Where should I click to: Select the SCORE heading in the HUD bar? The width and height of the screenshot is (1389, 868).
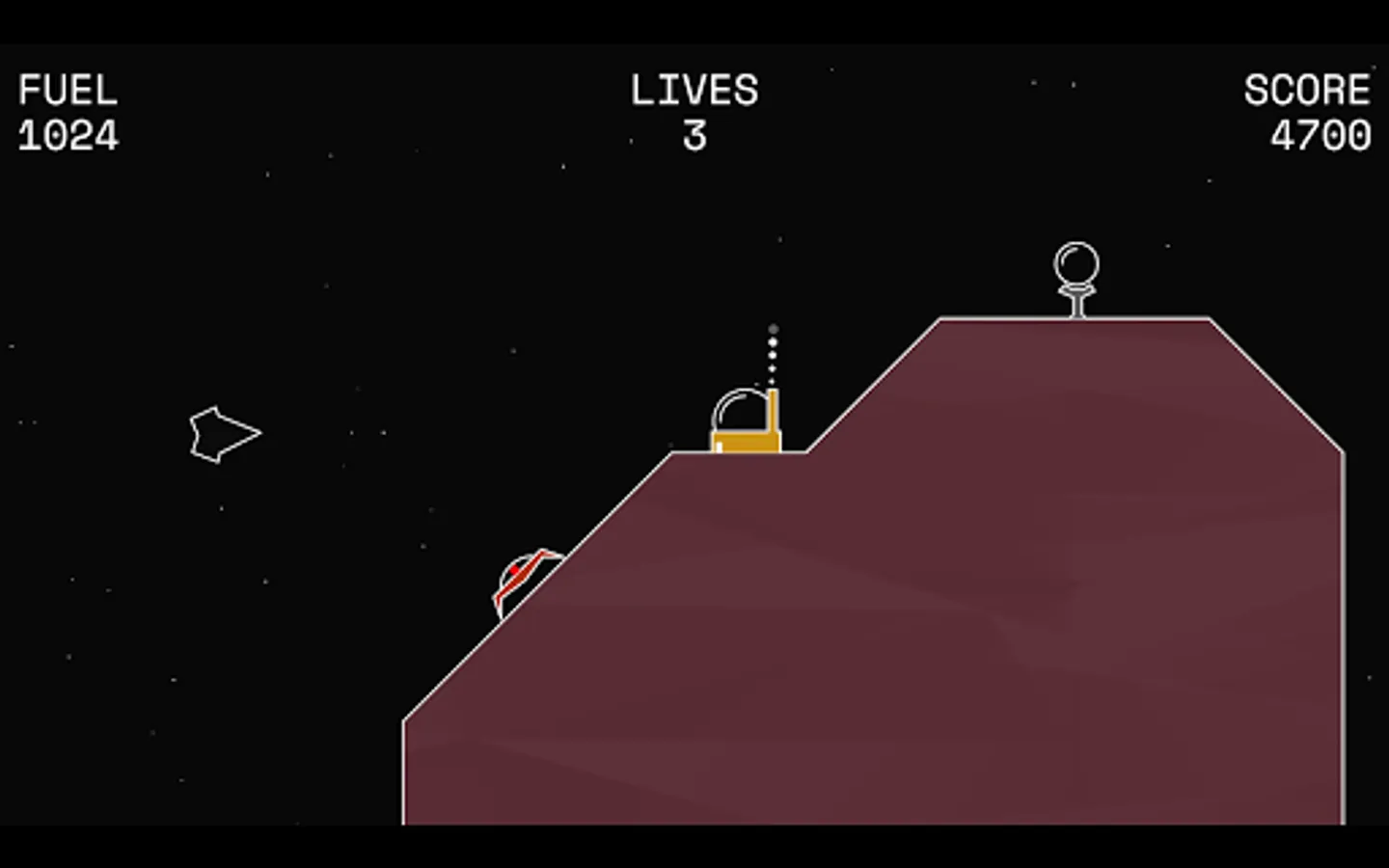(x=1308, y=90)
